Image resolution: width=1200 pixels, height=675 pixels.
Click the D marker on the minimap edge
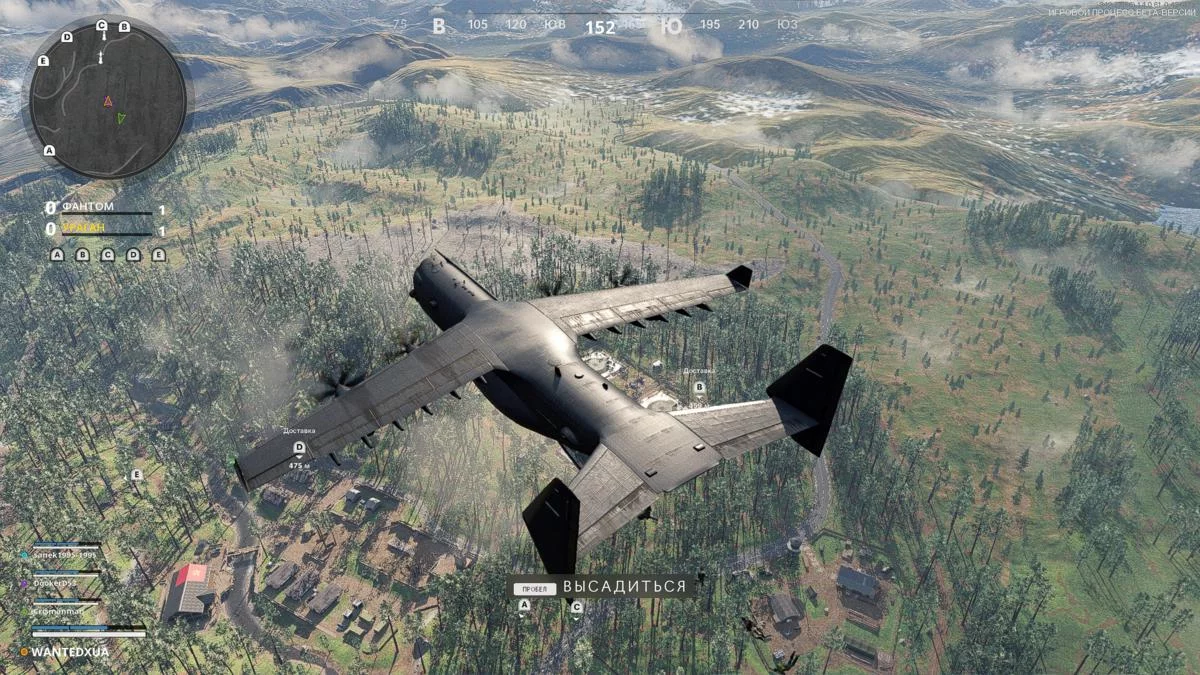pyautogui.click(x=67, y=37)
